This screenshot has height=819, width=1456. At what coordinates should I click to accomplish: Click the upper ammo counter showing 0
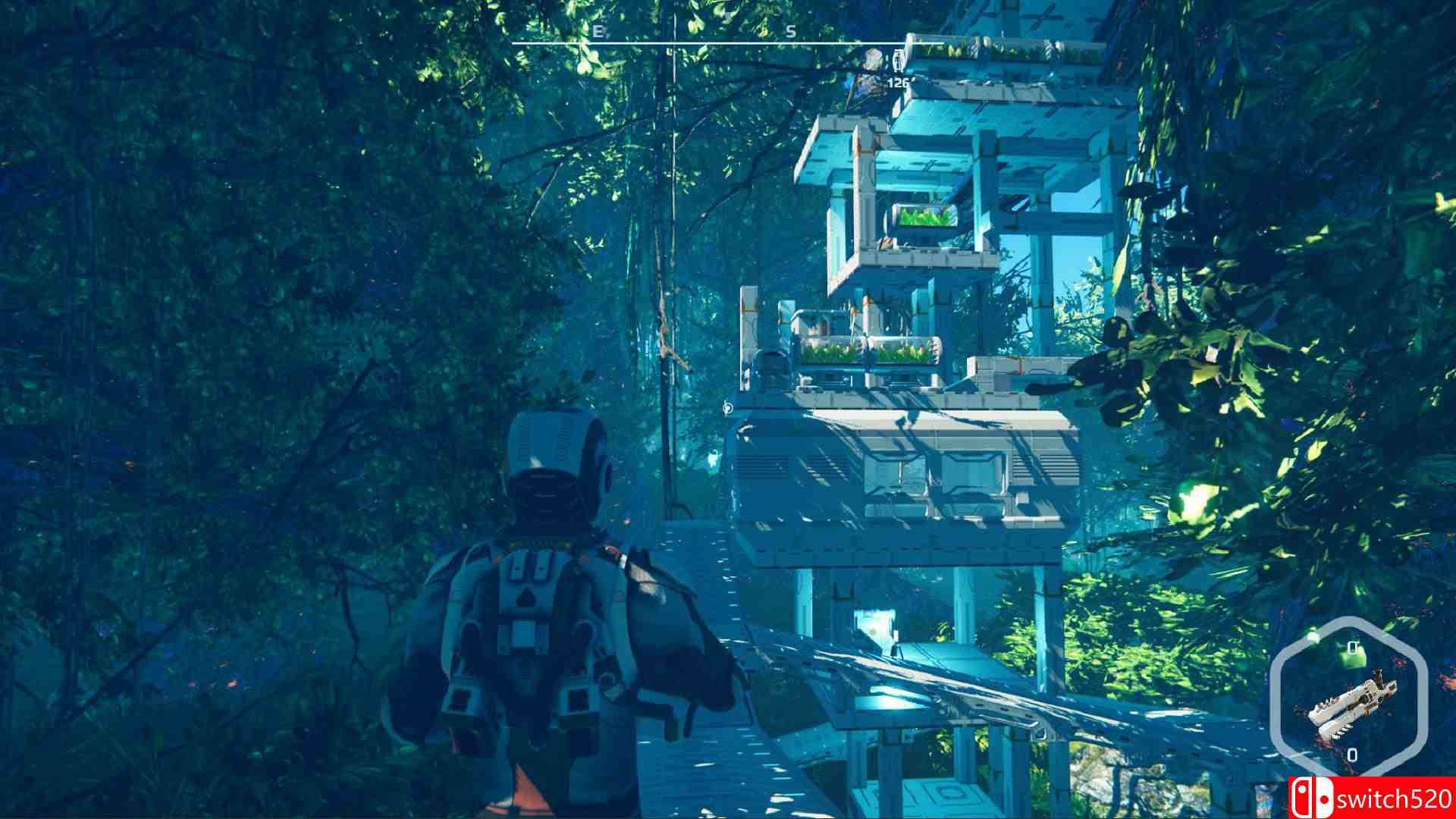point(1352,646)
